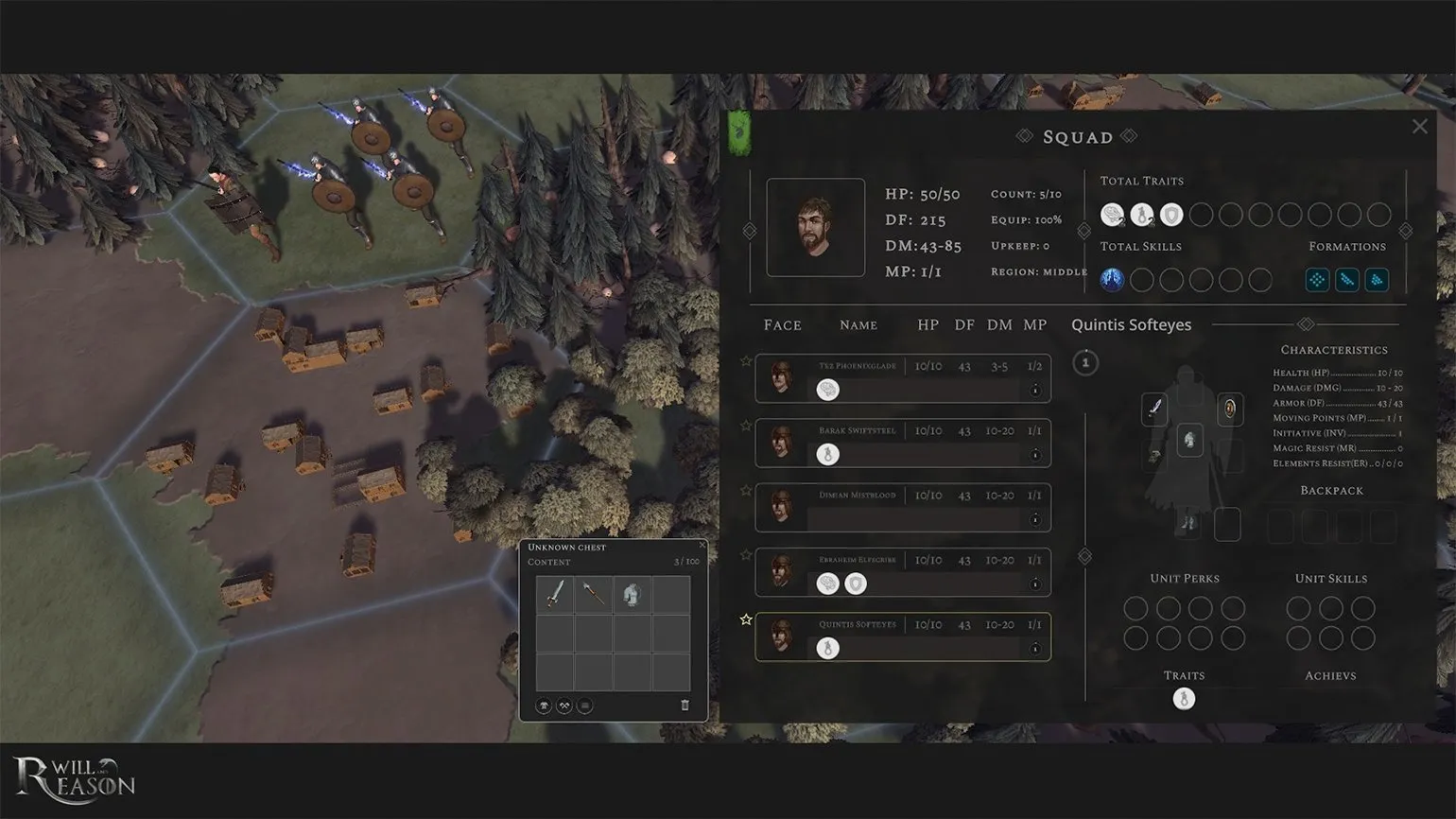Screen dimensions: 1456x819
Task: Close the Squad panel
Action: [1419, 127]
